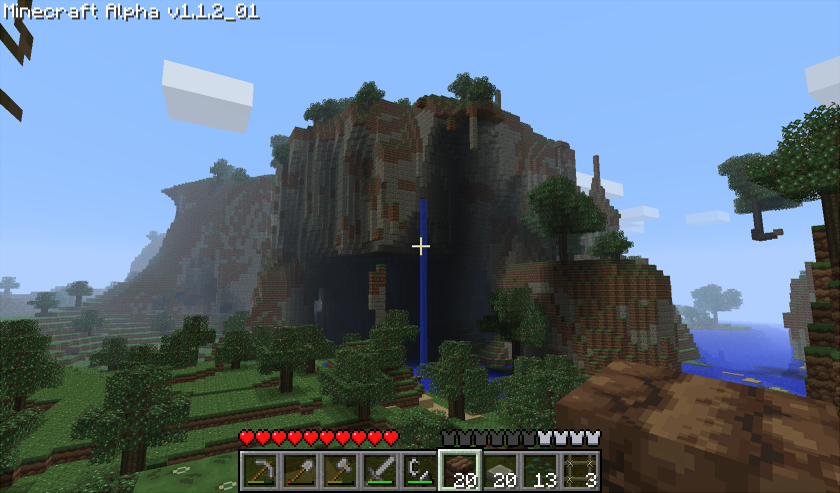This screenshot has width=840, height=493.
Task: Choose the shovel in the hotbar
Action: point(300,471)
